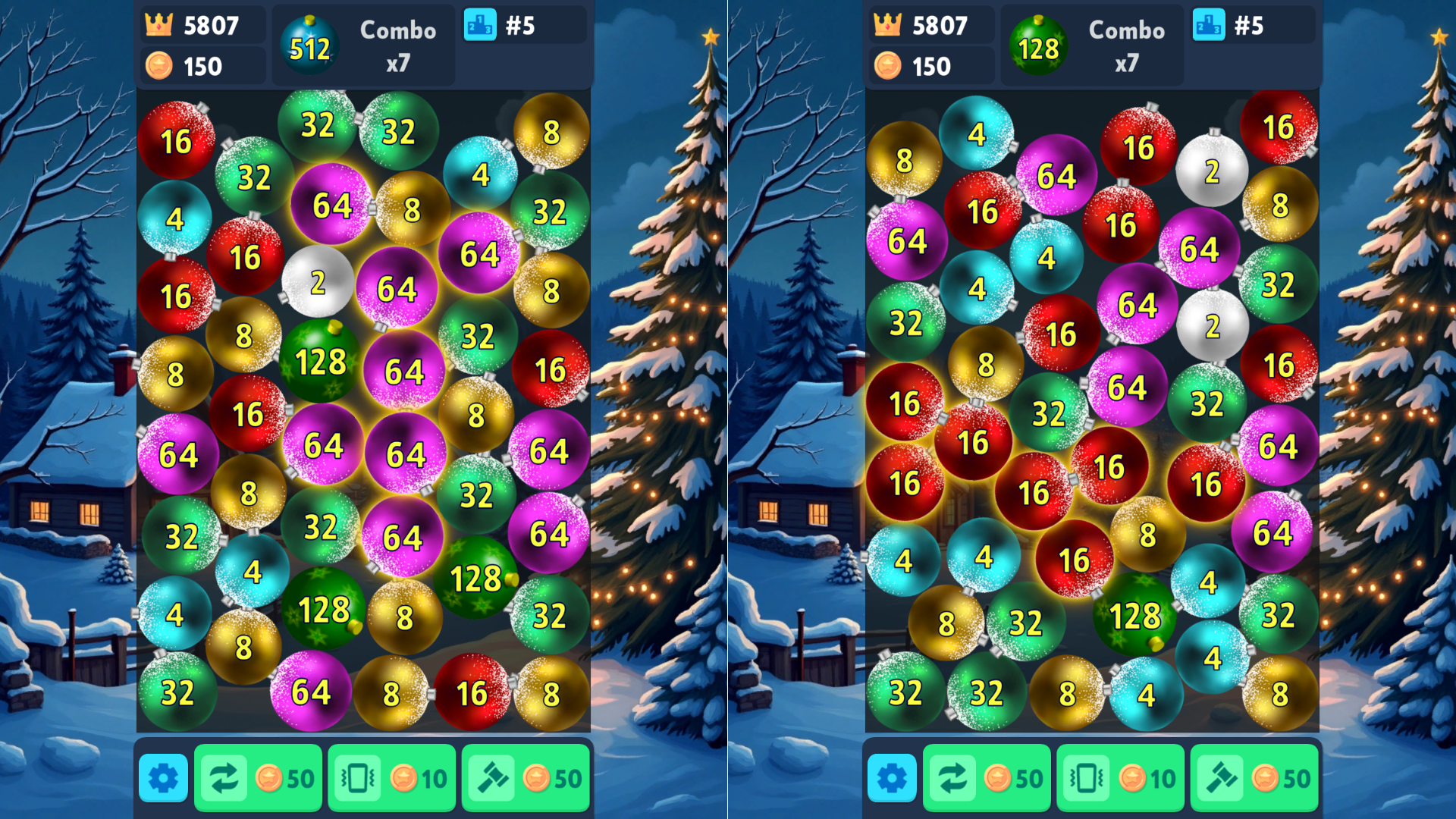
Task: Open the leaderboard rank #5 icon
Action: pyautogui.click(x=481, y=25)
